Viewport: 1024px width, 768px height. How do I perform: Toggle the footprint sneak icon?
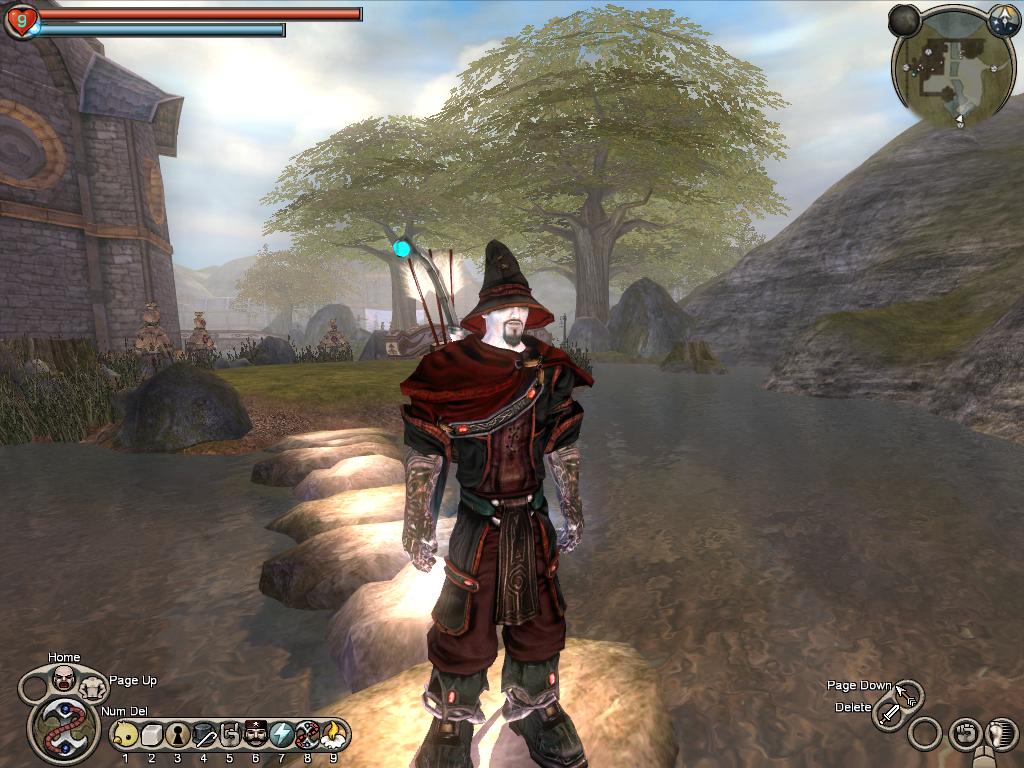click(x=1001, y=735)
